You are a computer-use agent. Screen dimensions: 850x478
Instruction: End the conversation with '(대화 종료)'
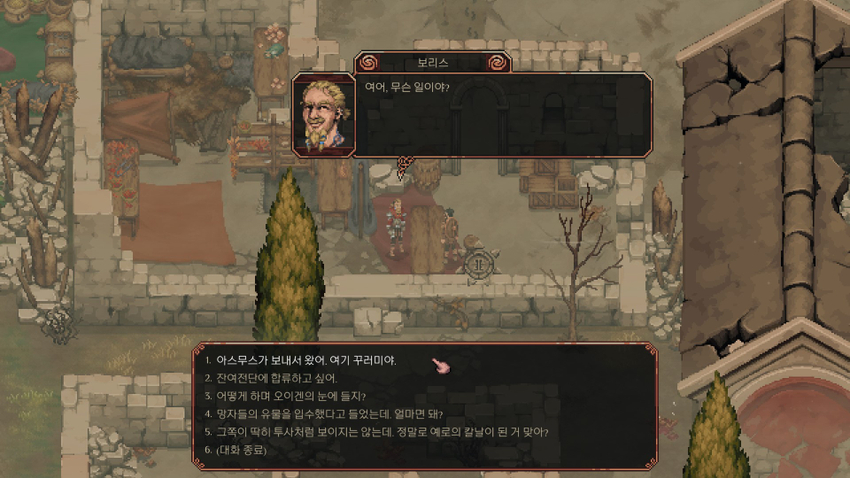coord(241,450)
